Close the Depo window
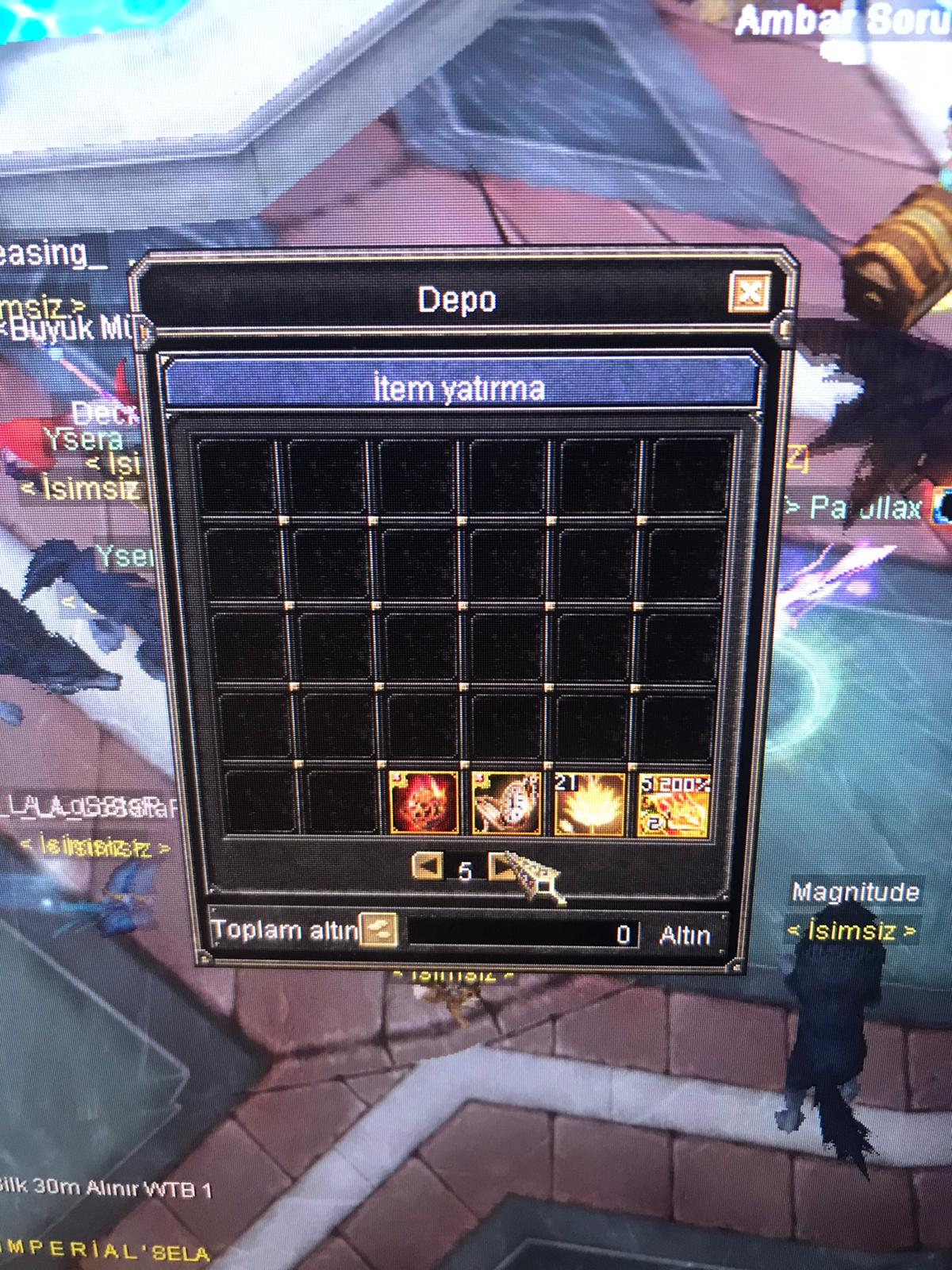 [749, 293]
